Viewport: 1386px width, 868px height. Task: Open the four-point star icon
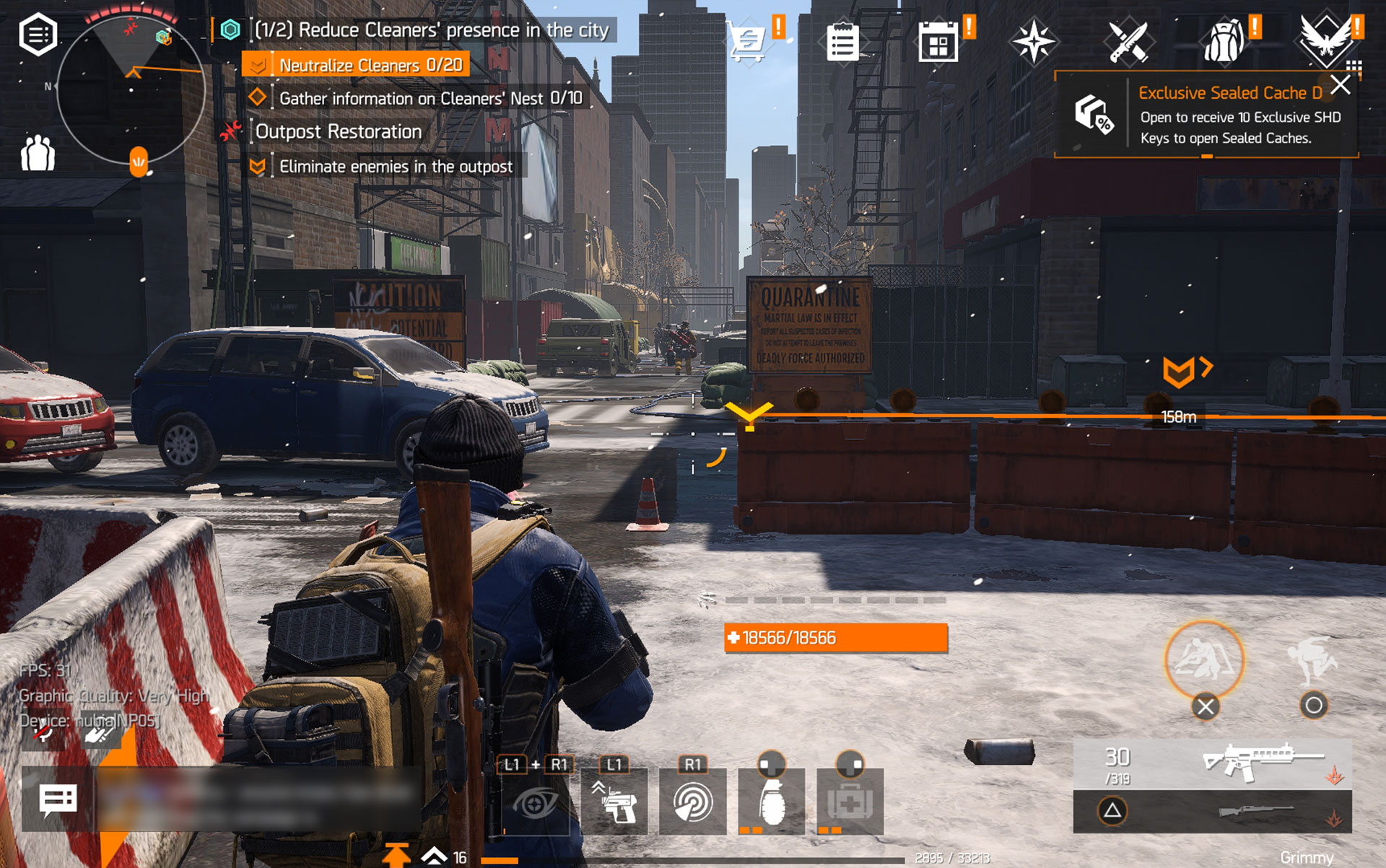(1033, 41)
